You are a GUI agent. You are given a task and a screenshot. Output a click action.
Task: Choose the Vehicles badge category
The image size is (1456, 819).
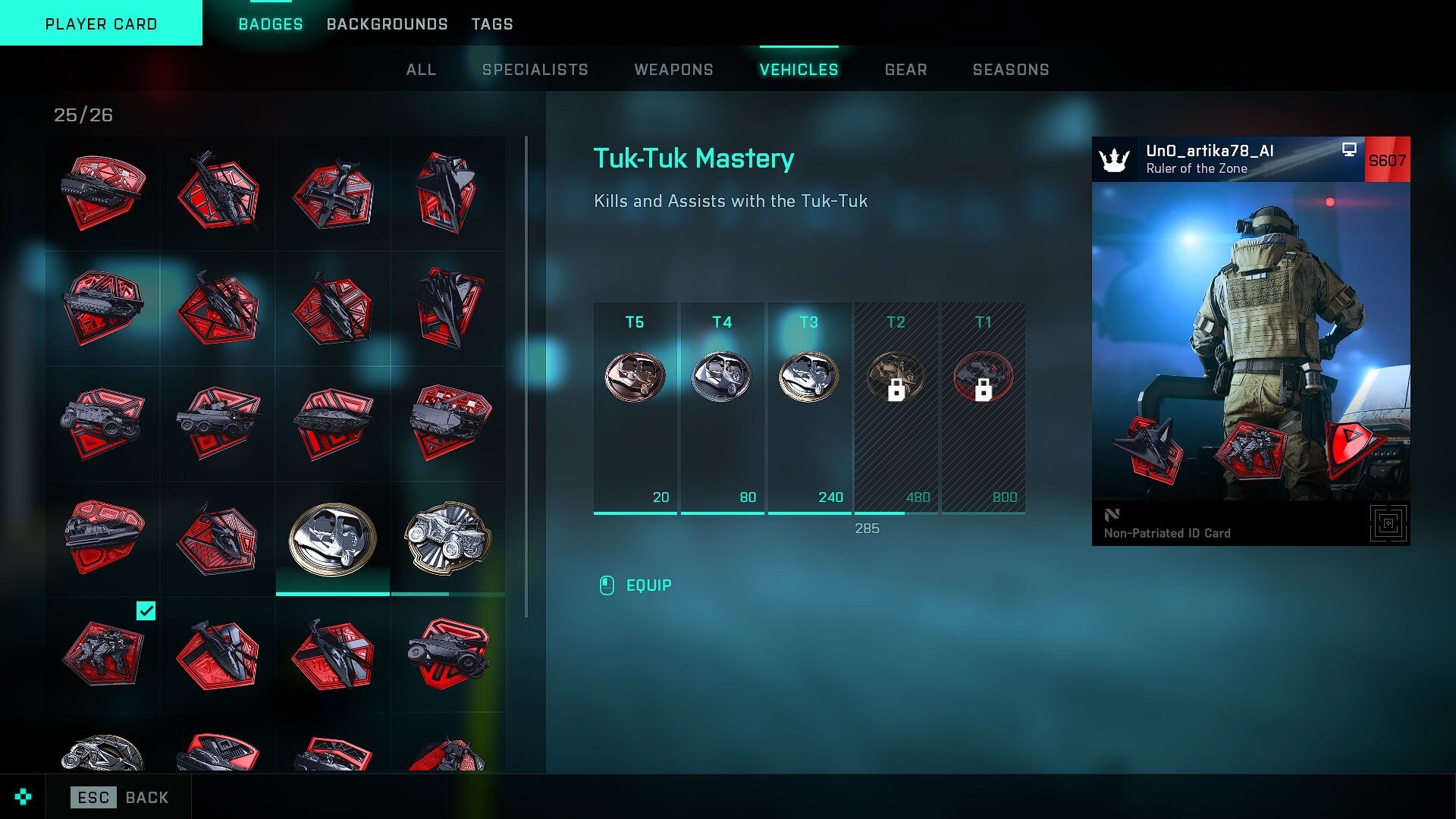[x=799, y=70]
